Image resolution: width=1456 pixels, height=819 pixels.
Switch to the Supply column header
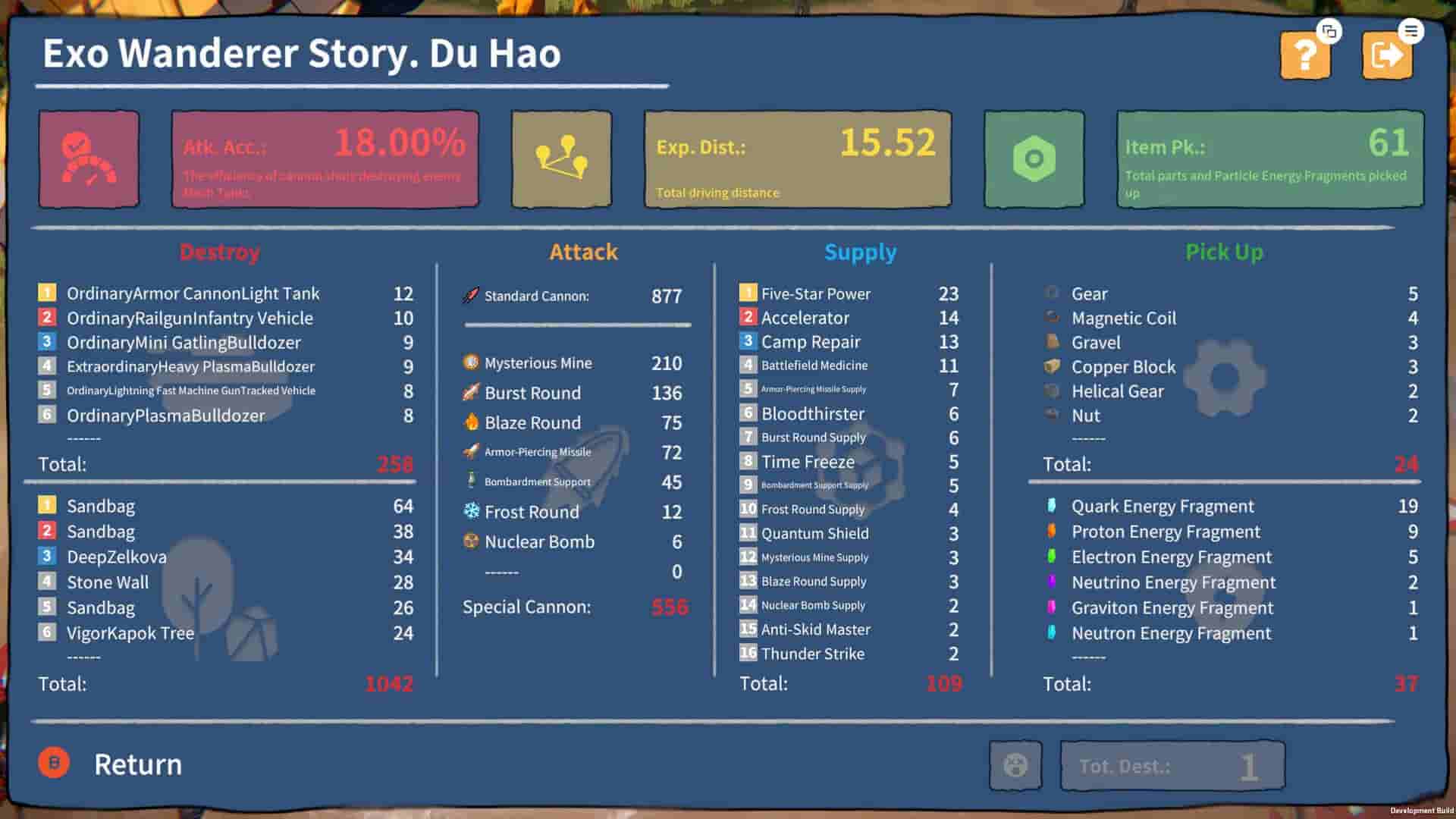pos(861,252)
